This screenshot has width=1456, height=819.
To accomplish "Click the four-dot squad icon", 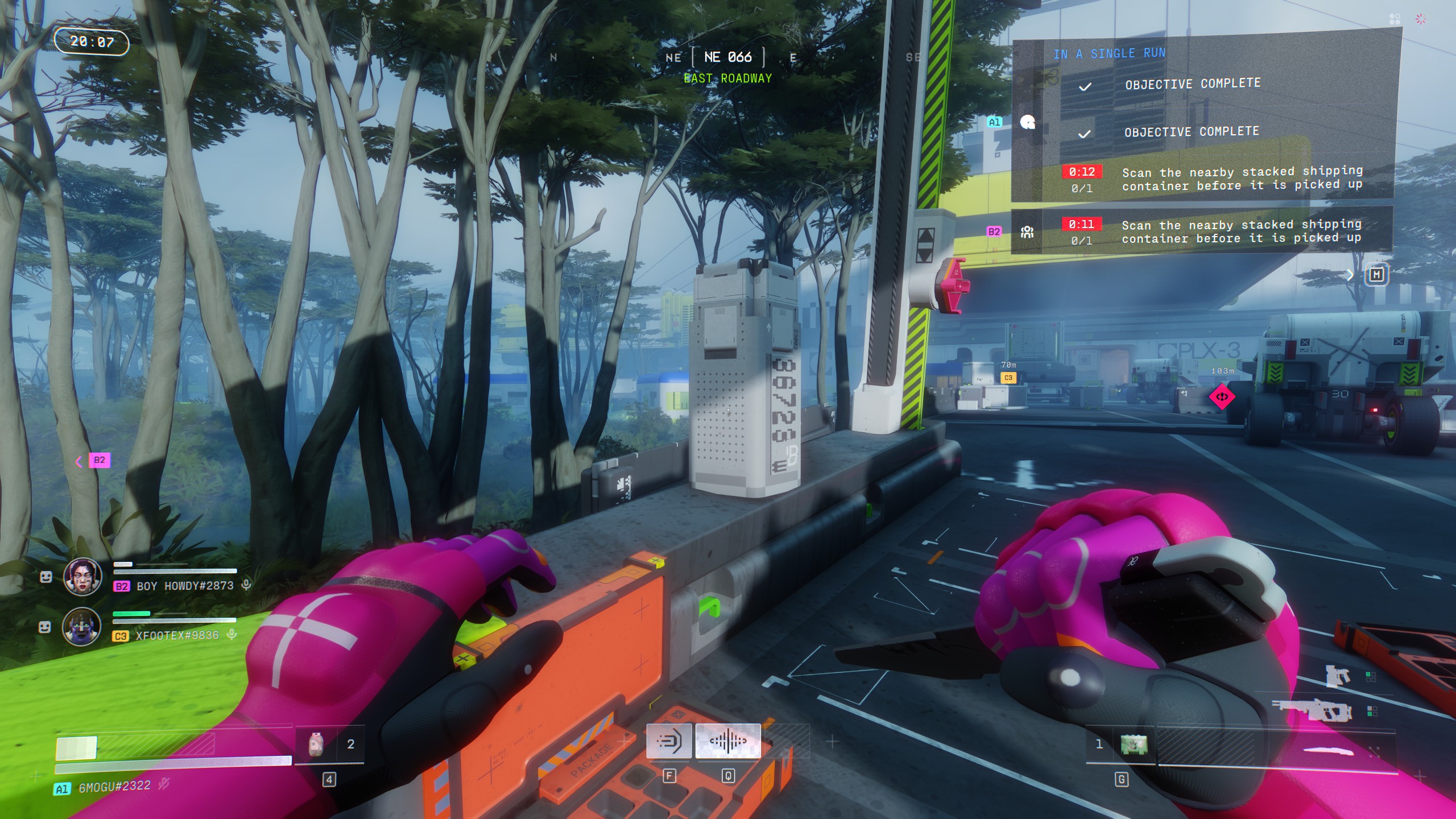I will coord(1395,19).
